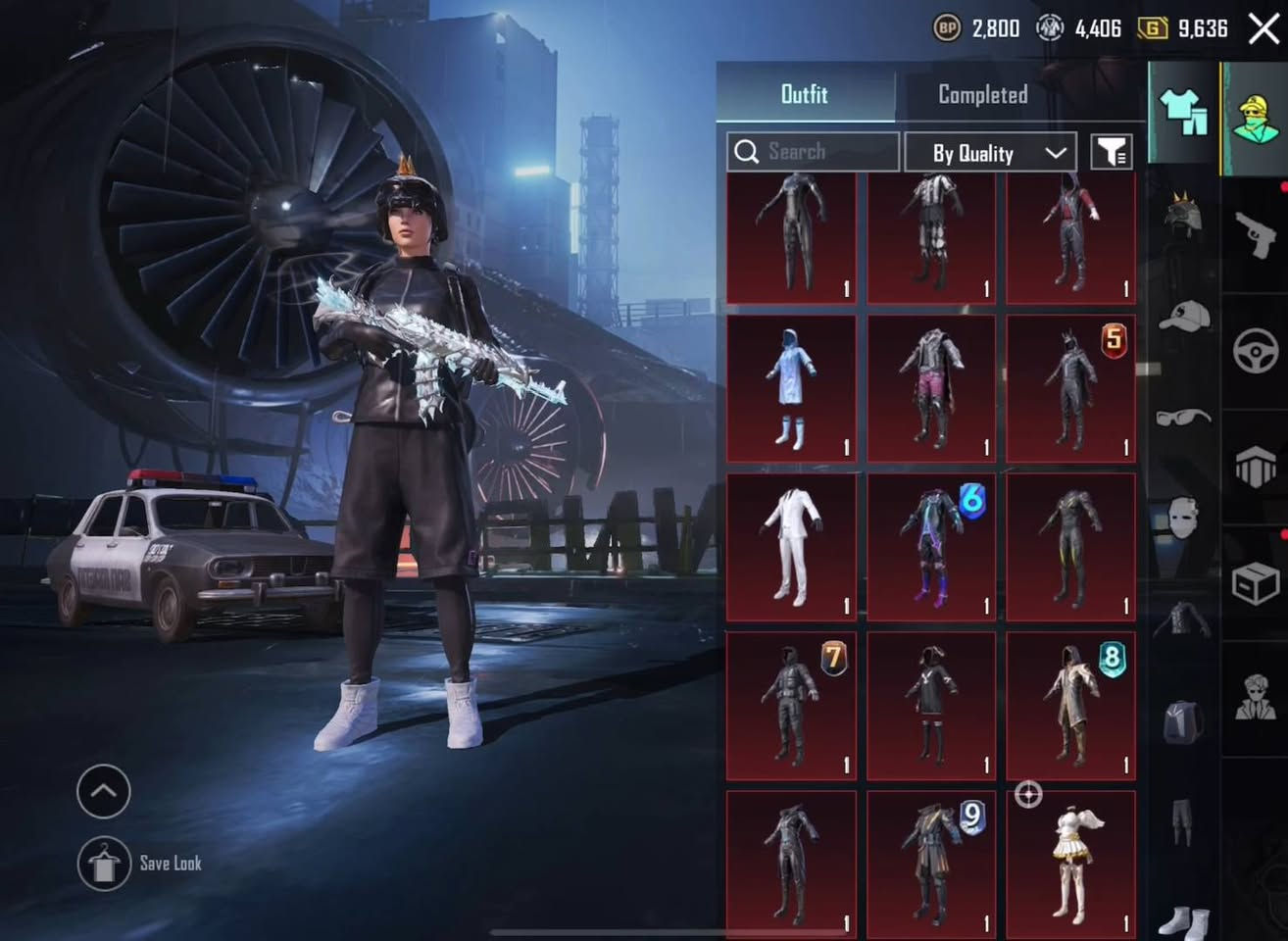Open the face mask category
This screenshot has height=941, width=1288.
(1184, 517)
